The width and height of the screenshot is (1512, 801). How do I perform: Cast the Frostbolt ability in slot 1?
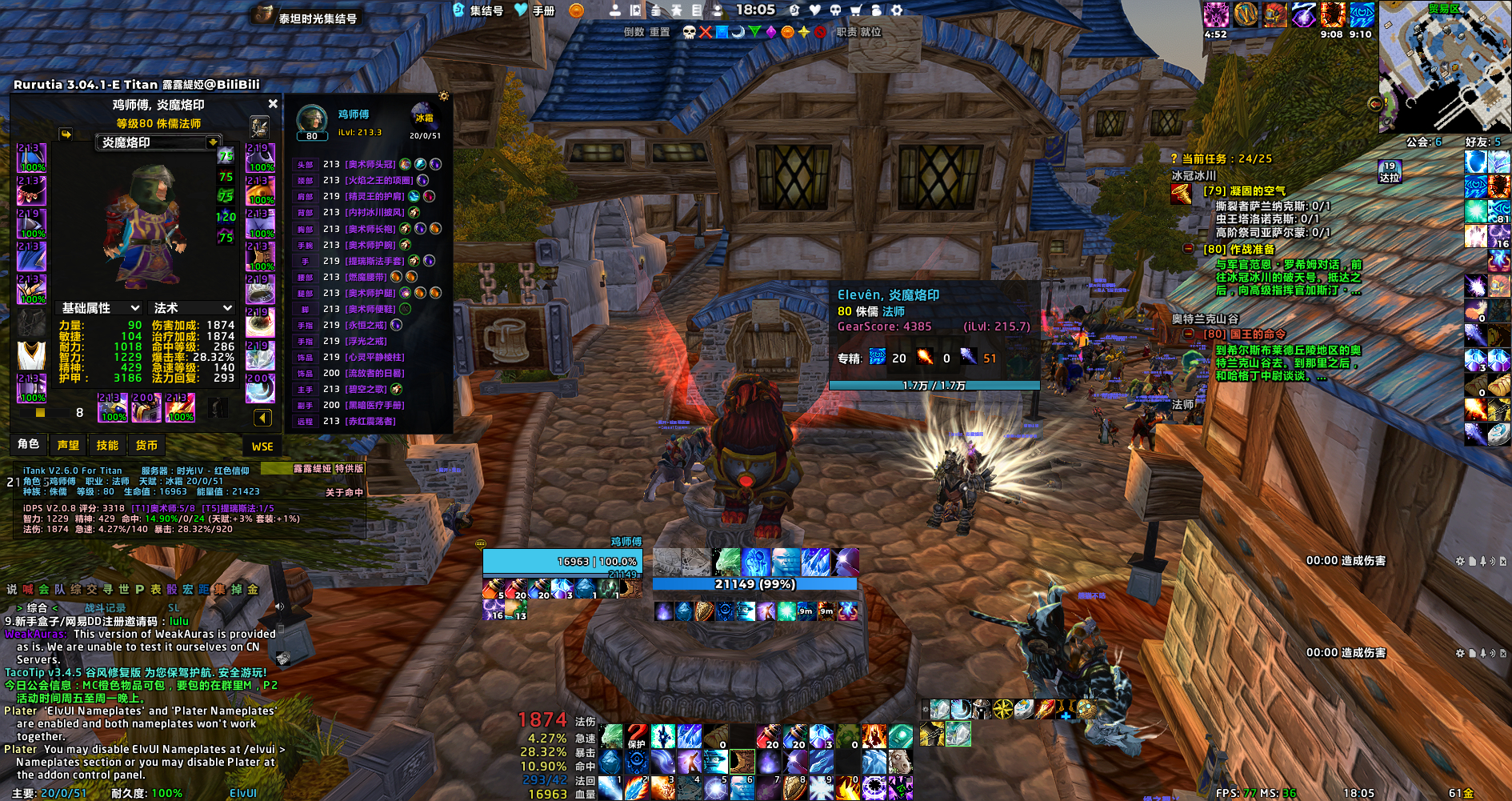(x=610, y=788)
